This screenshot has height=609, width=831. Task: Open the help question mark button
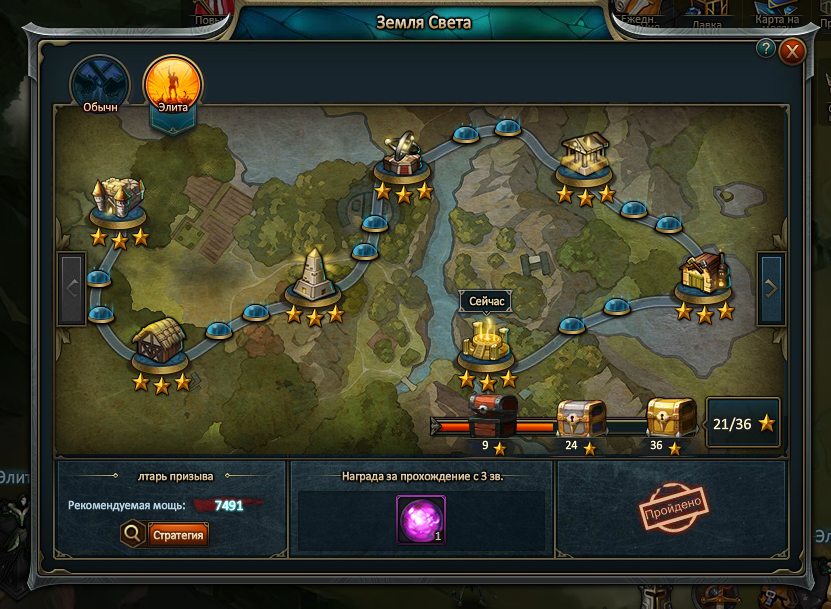pos(766,48)
